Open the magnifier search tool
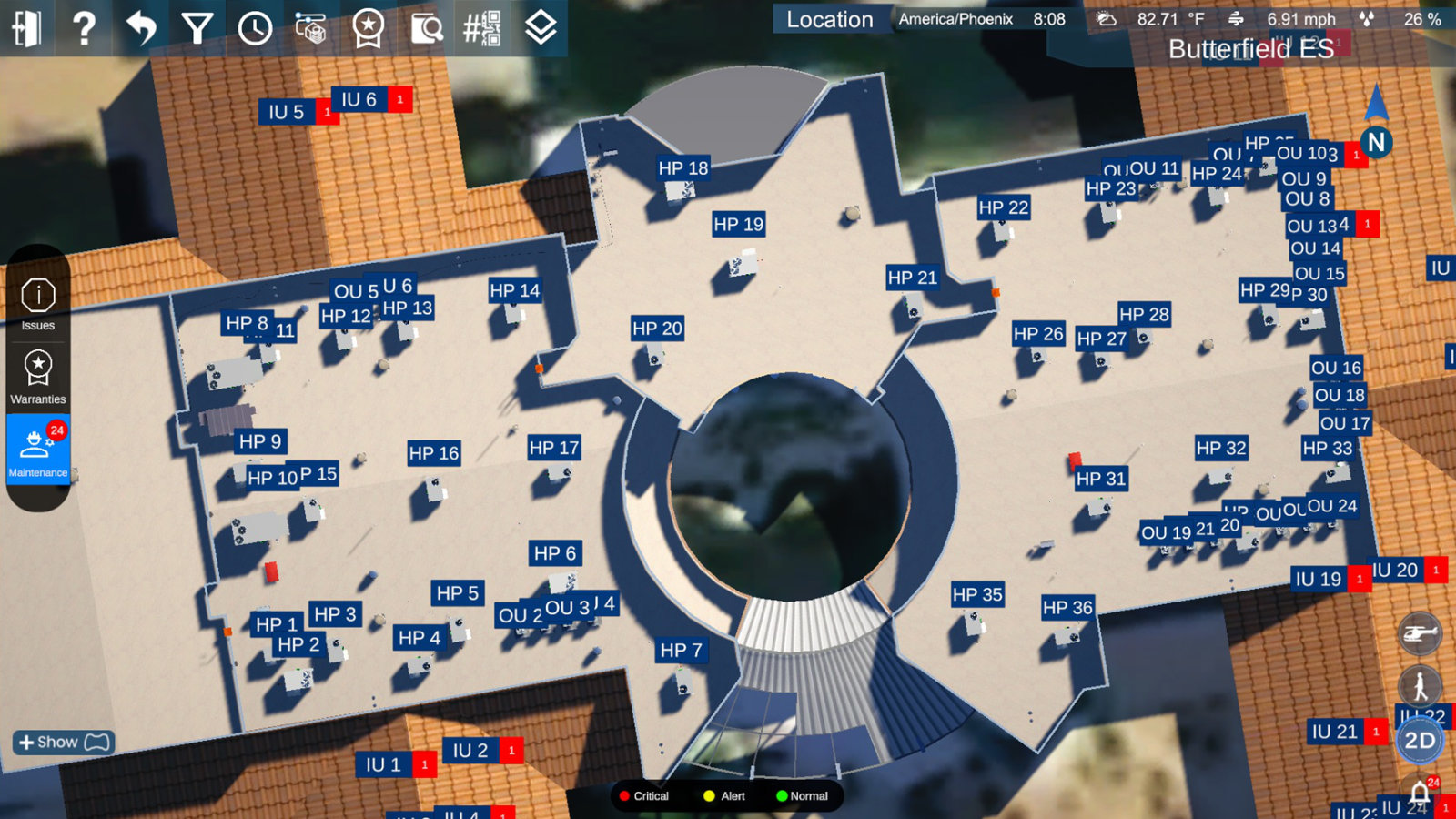 point(426,28)
